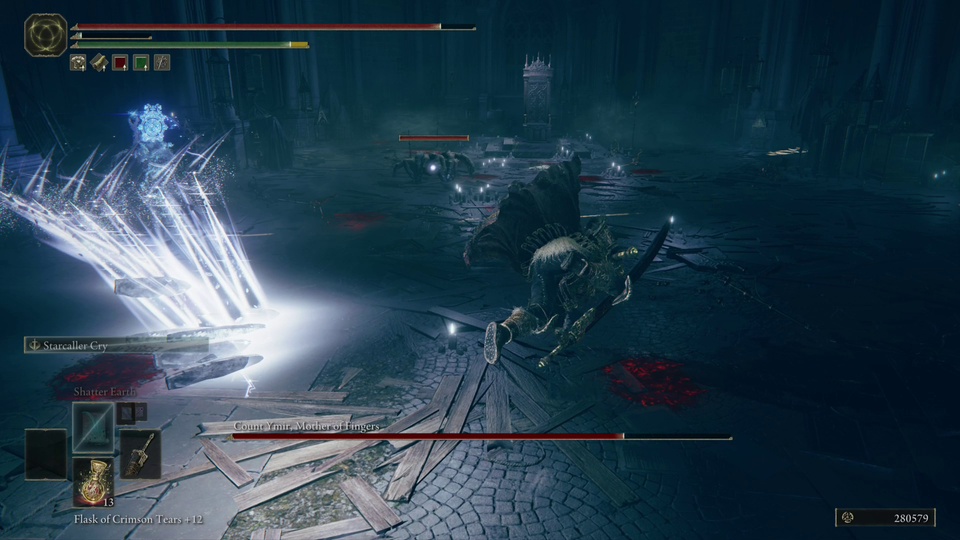This screenshot has height=540, width=960.
Task: Inspect the red square buff status icon
Action: (x=120, y=63)
